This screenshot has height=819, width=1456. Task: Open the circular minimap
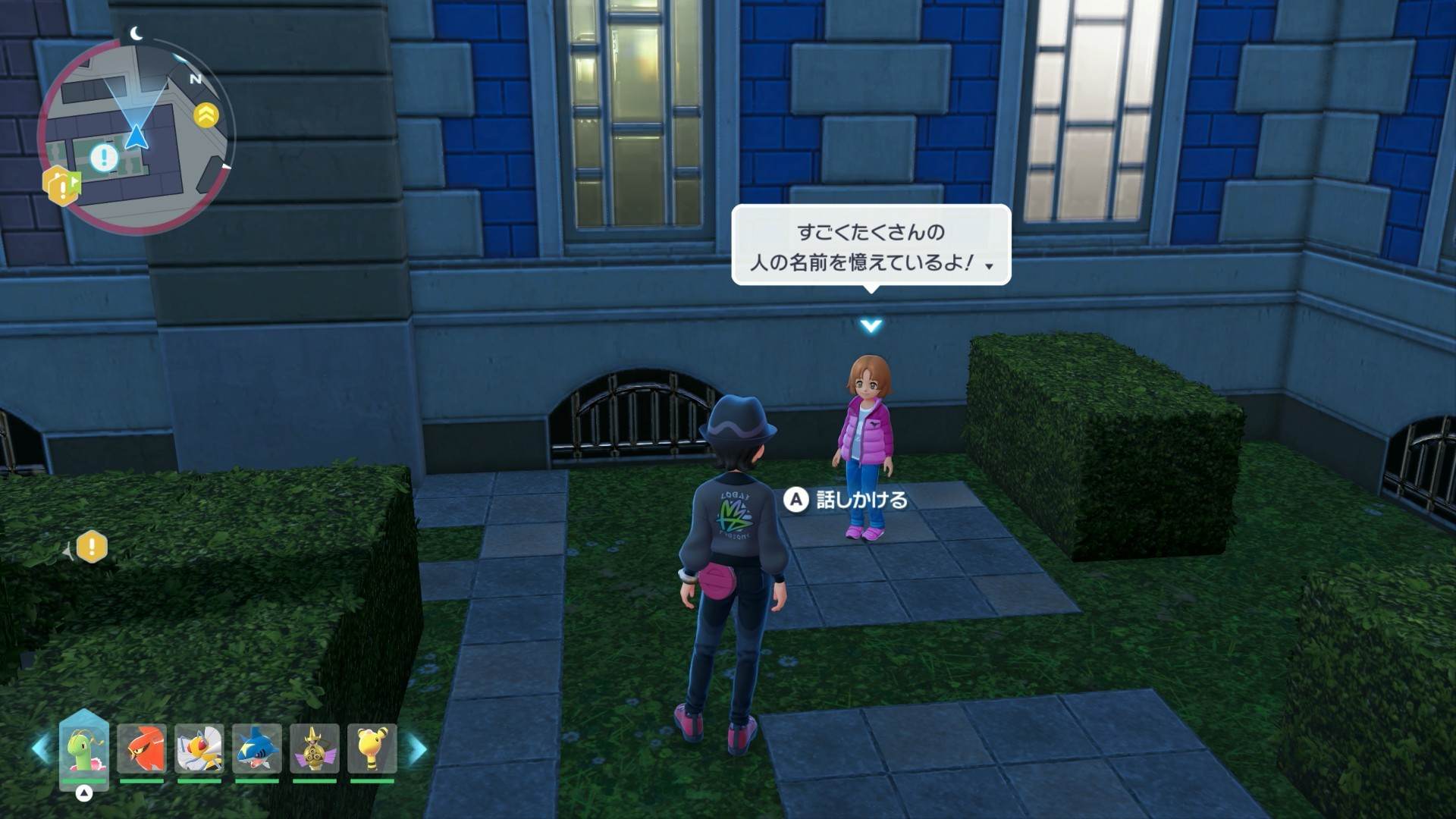coord(136,136)
